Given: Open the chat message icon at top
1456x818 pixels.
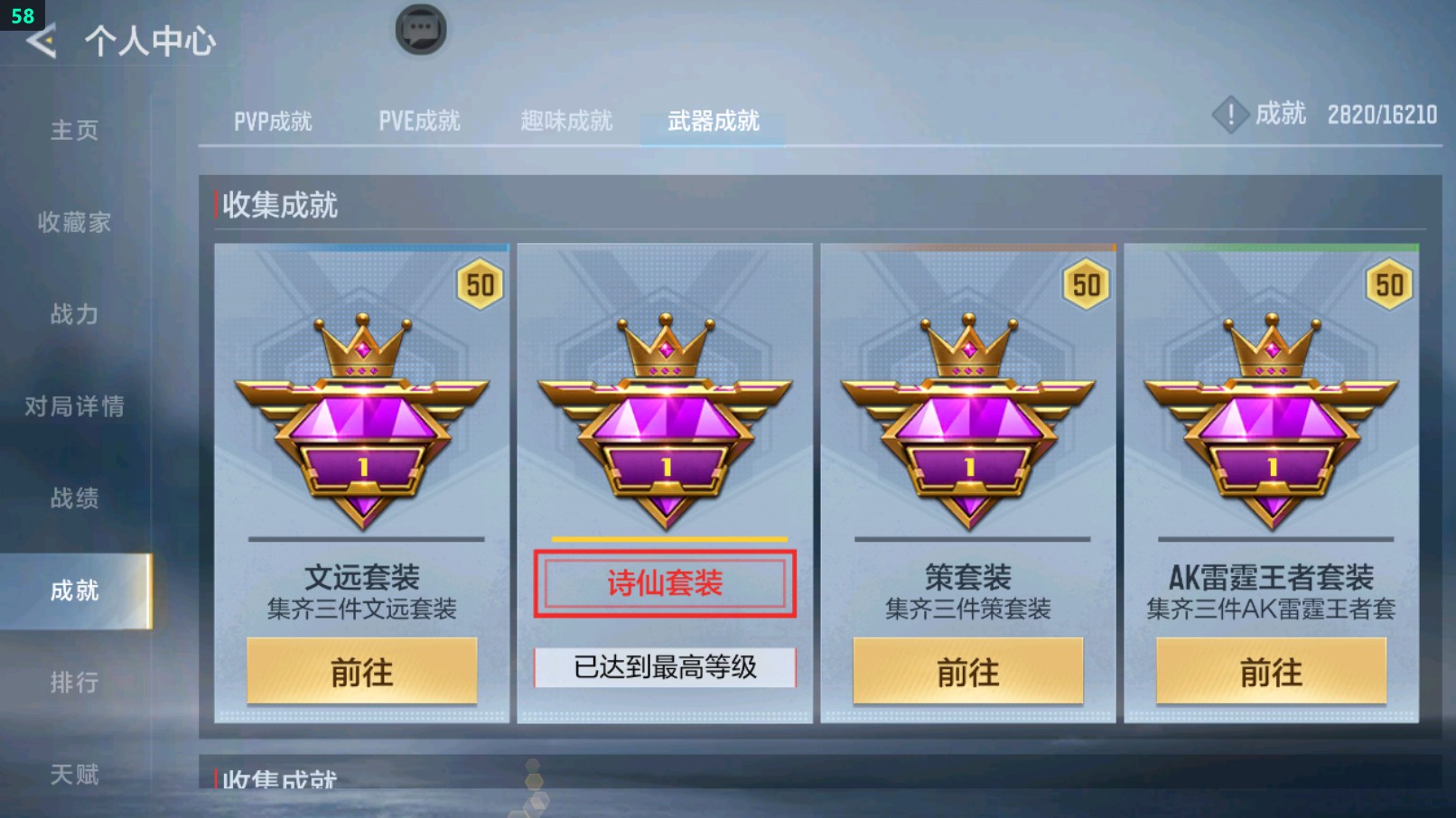Looking at the screenshot, I should click(x=420, y=28).
